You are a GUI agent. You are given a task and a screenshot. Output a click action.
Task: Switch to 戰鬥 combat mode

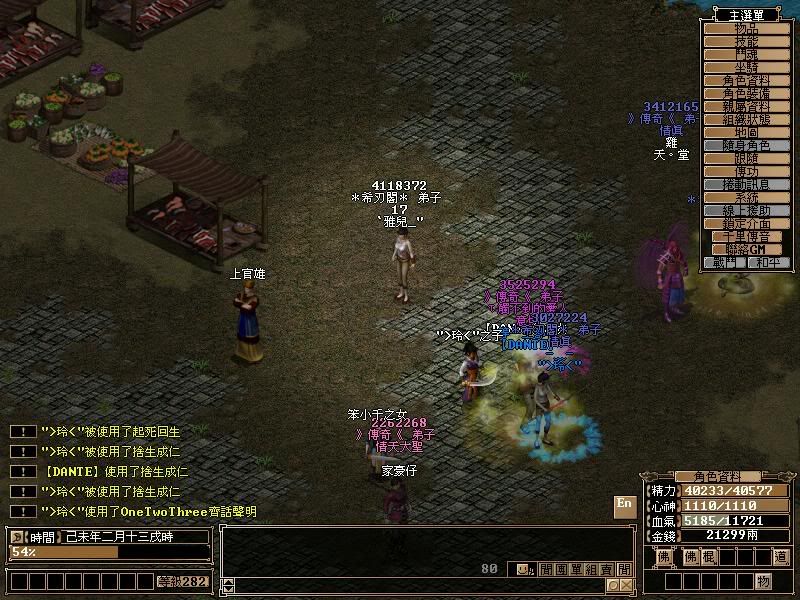724,262
